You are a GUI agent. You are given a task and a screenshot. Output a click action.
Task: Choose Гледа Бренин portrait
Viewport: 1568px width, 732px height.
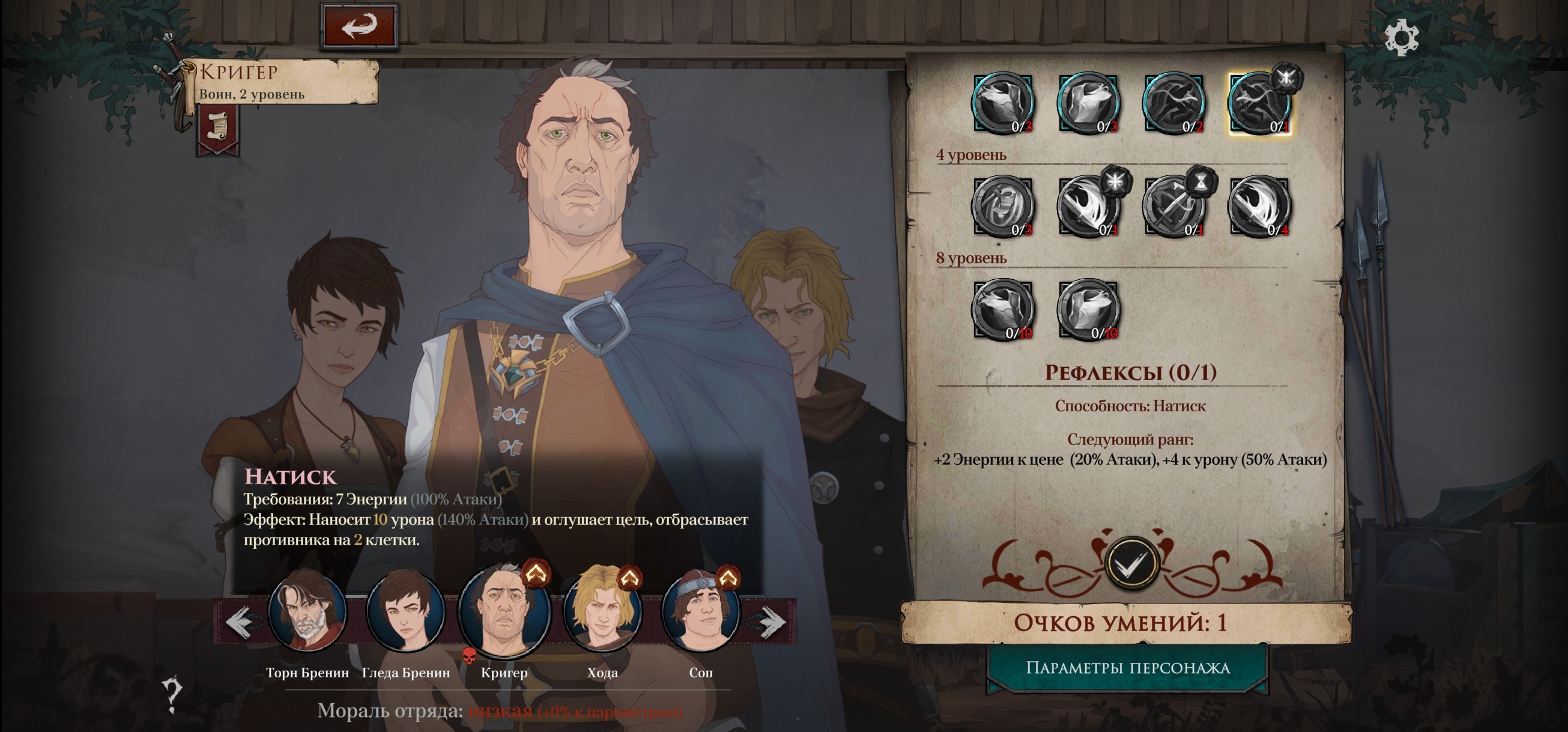click(x=405, y=610)
